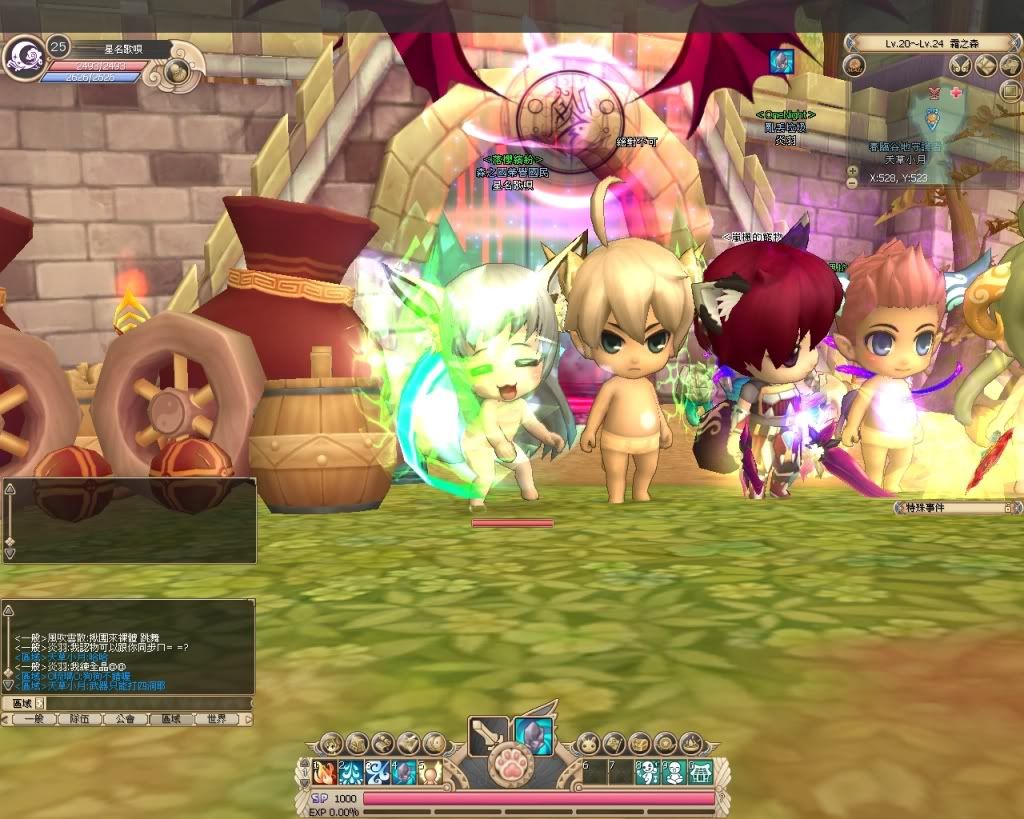
Task: Select the sword attack slot above the hotbar
Action: point(488,736)
